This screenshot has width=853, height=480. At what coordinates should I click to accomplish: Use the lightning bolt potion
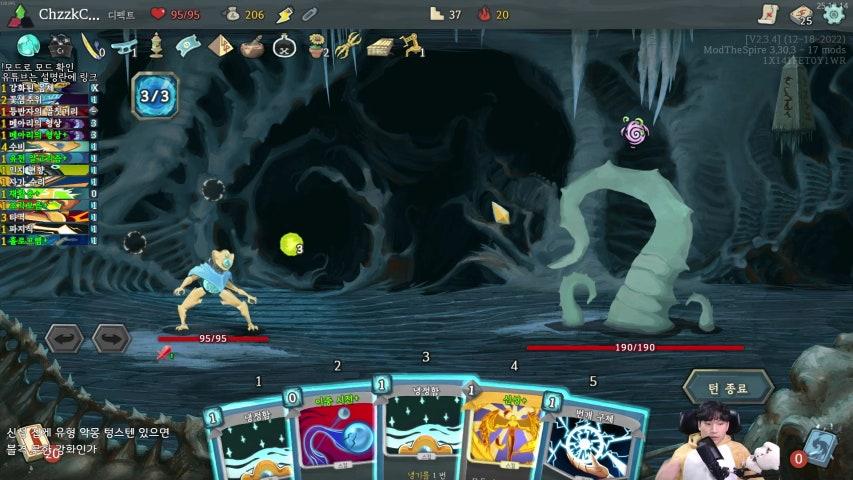coord(284,14)
